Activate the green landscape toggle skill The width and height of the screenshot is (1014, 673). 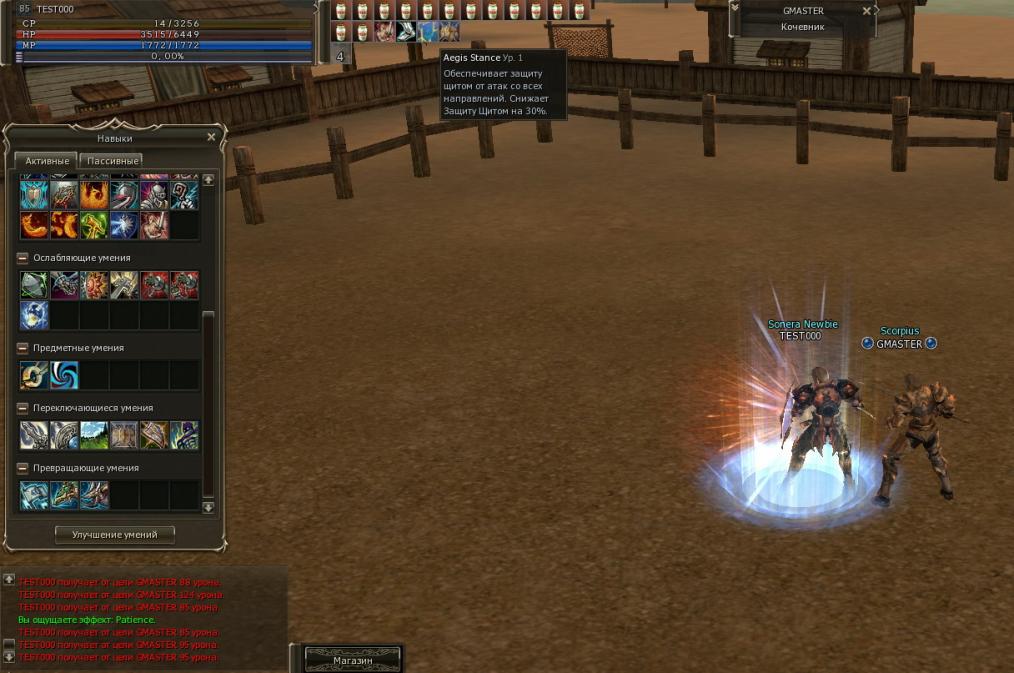click(94, 435)
